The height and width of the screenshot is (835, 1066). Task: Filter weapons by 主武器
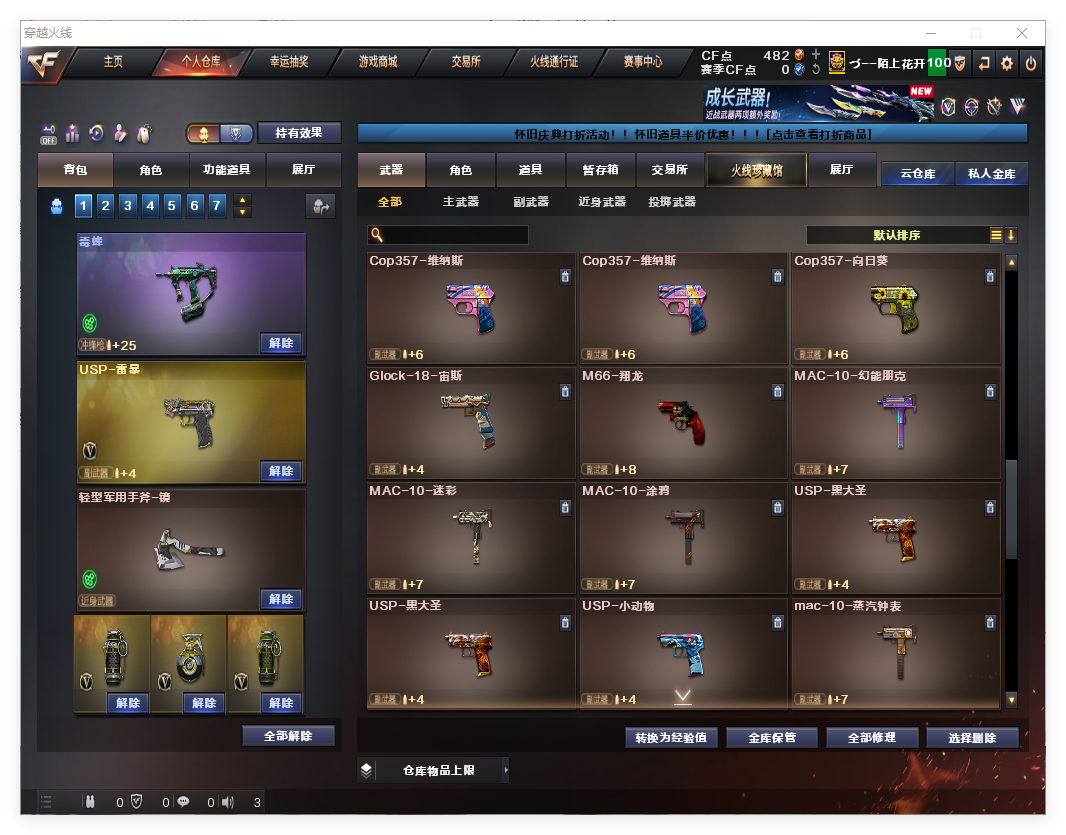click(461, 202)
